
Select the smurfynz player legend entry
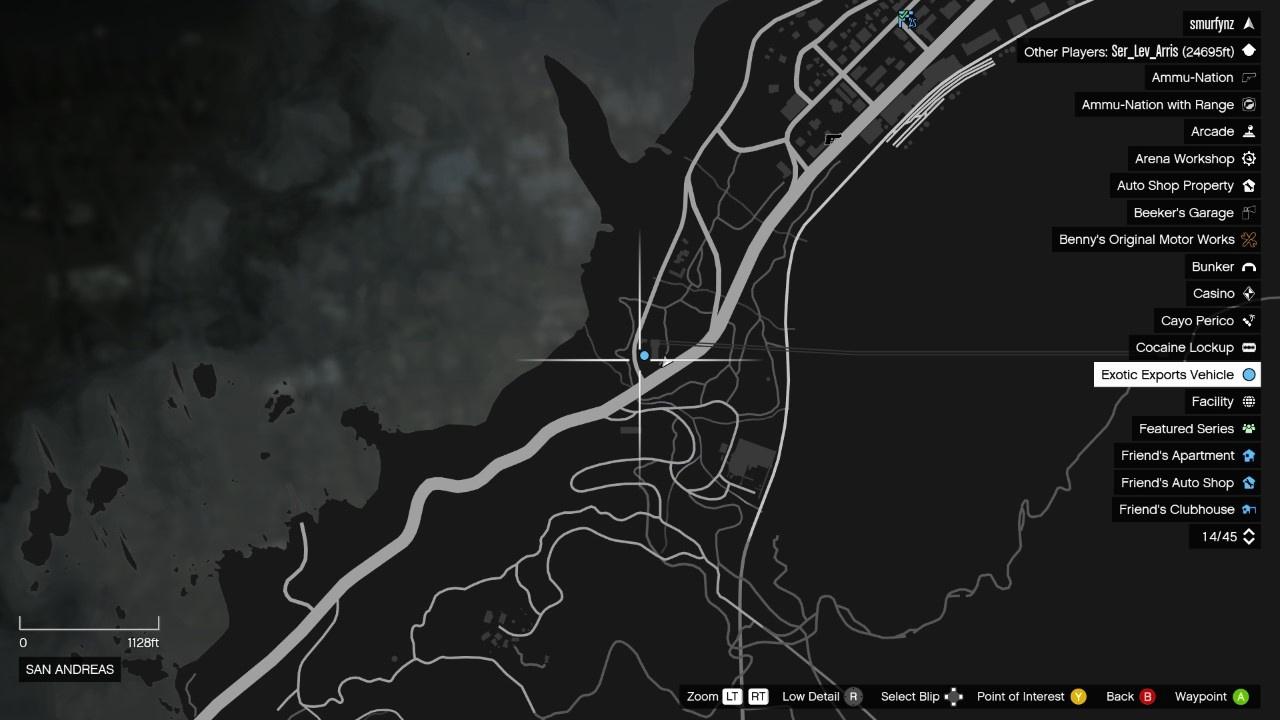pos(1220,24)
